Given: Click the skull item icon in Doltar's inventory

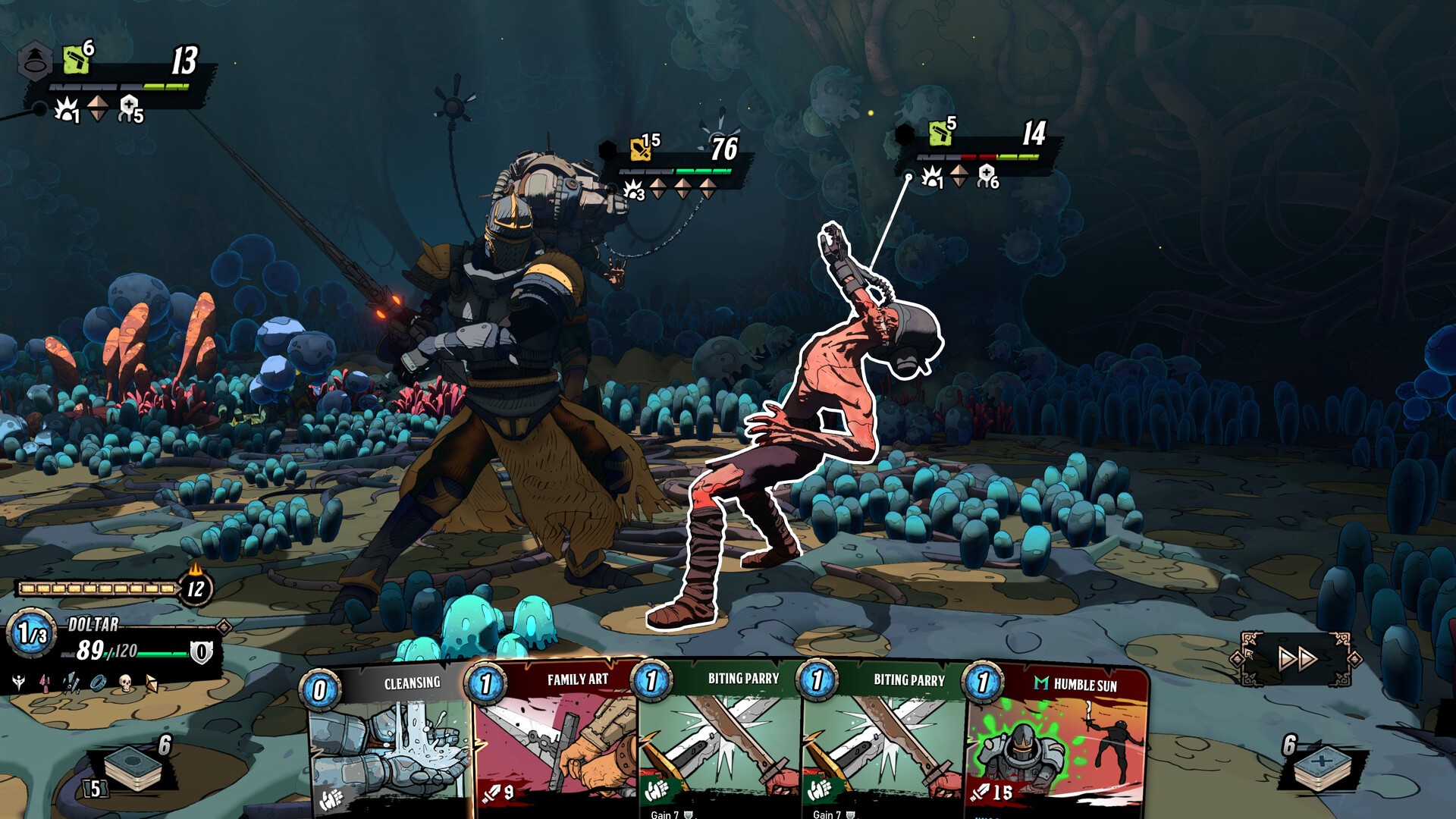Looking at the screenshot, I should 125,684.
